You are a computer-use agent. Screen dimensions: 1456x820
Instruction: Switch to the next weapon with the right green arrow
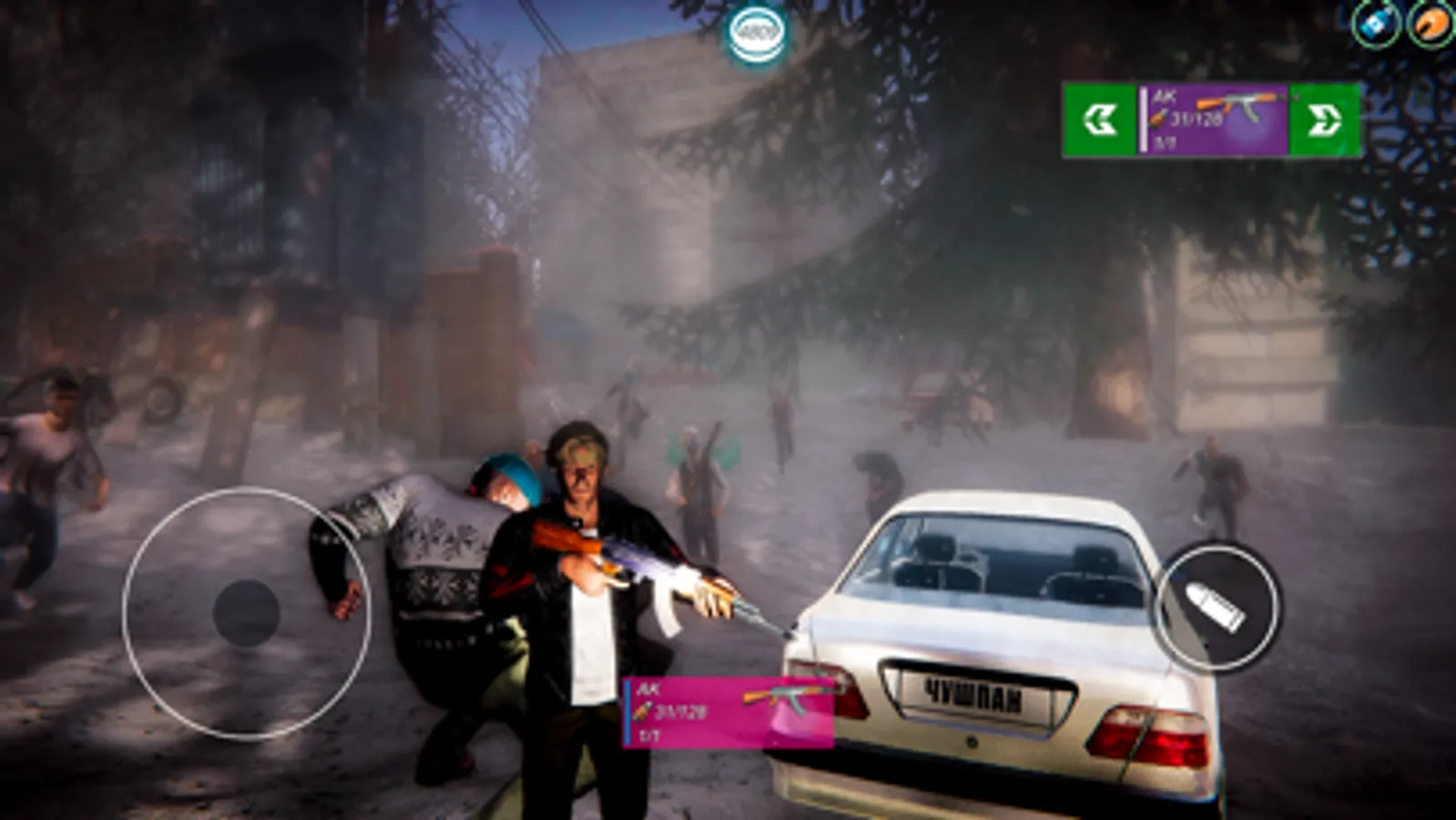1326,117
